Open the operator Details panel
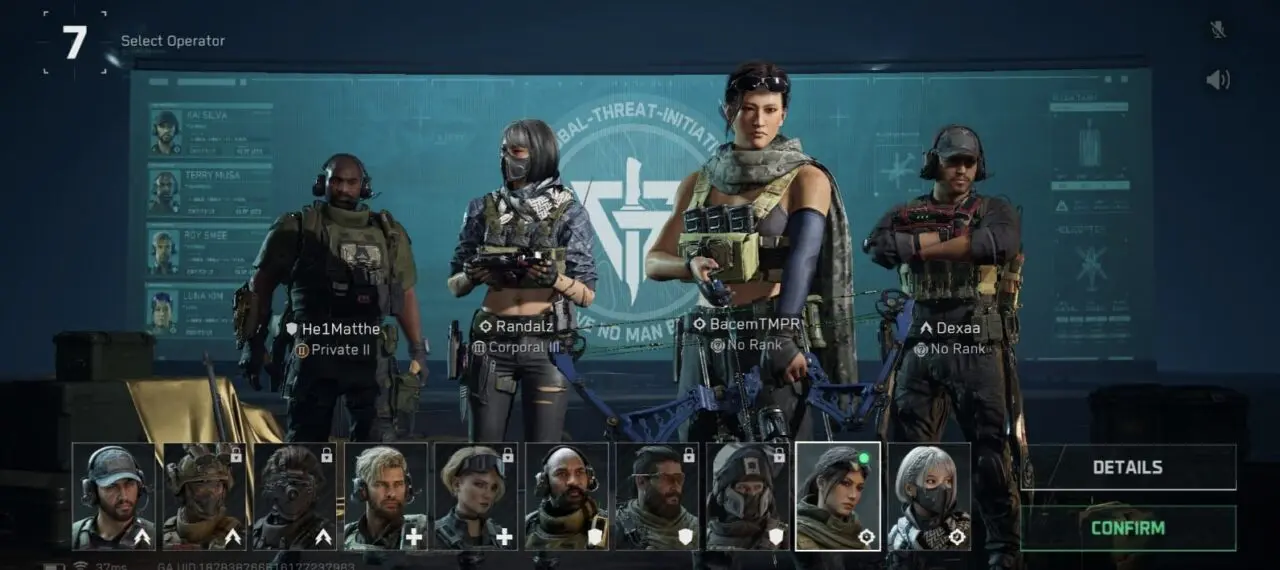Image resolution: width=1280 pixels, height=570 pixels. (1127, 467)
